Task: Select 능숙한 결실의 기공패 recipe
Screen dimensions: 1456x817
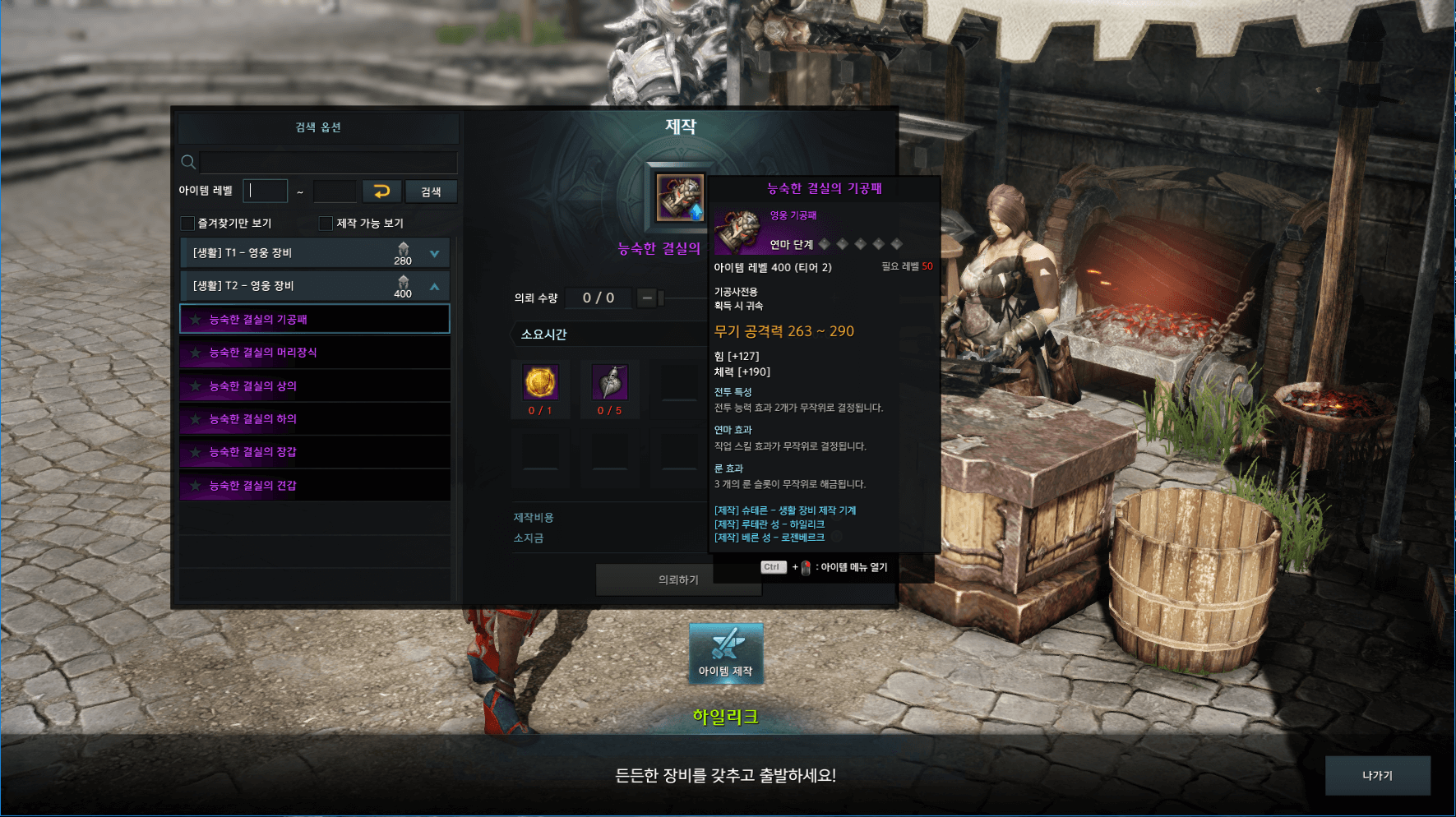Action: (x=315, y=319)
